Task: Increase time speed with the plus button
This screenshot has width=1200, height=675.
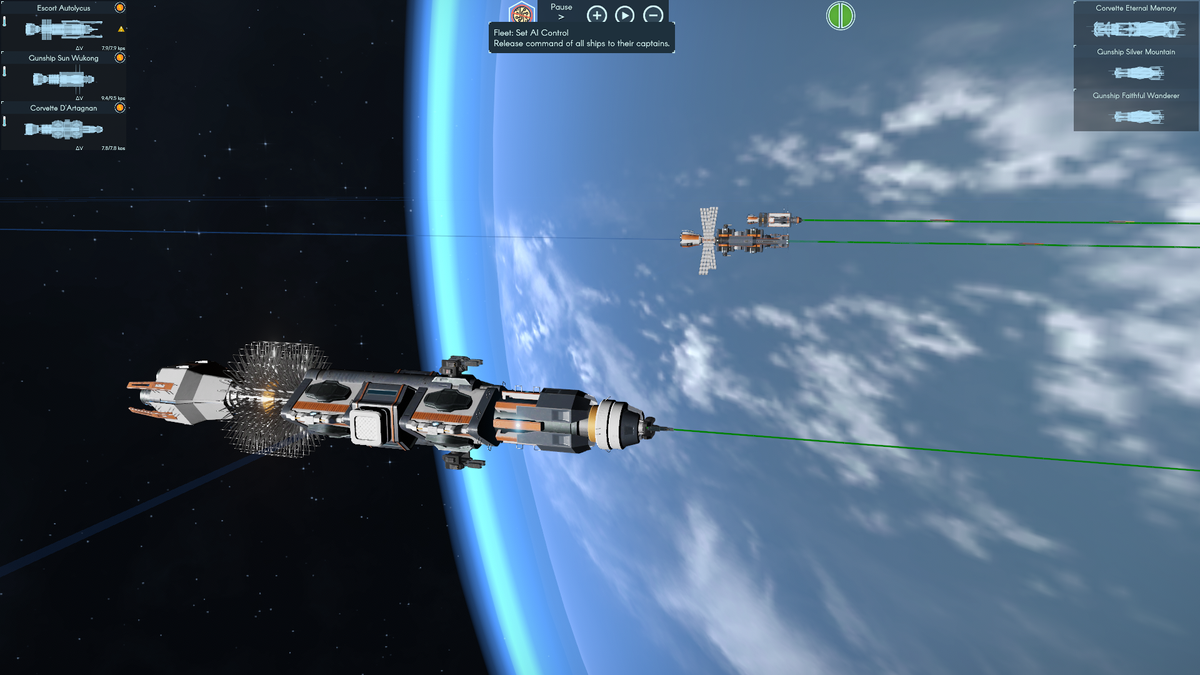Action: [x=596, y=15]
